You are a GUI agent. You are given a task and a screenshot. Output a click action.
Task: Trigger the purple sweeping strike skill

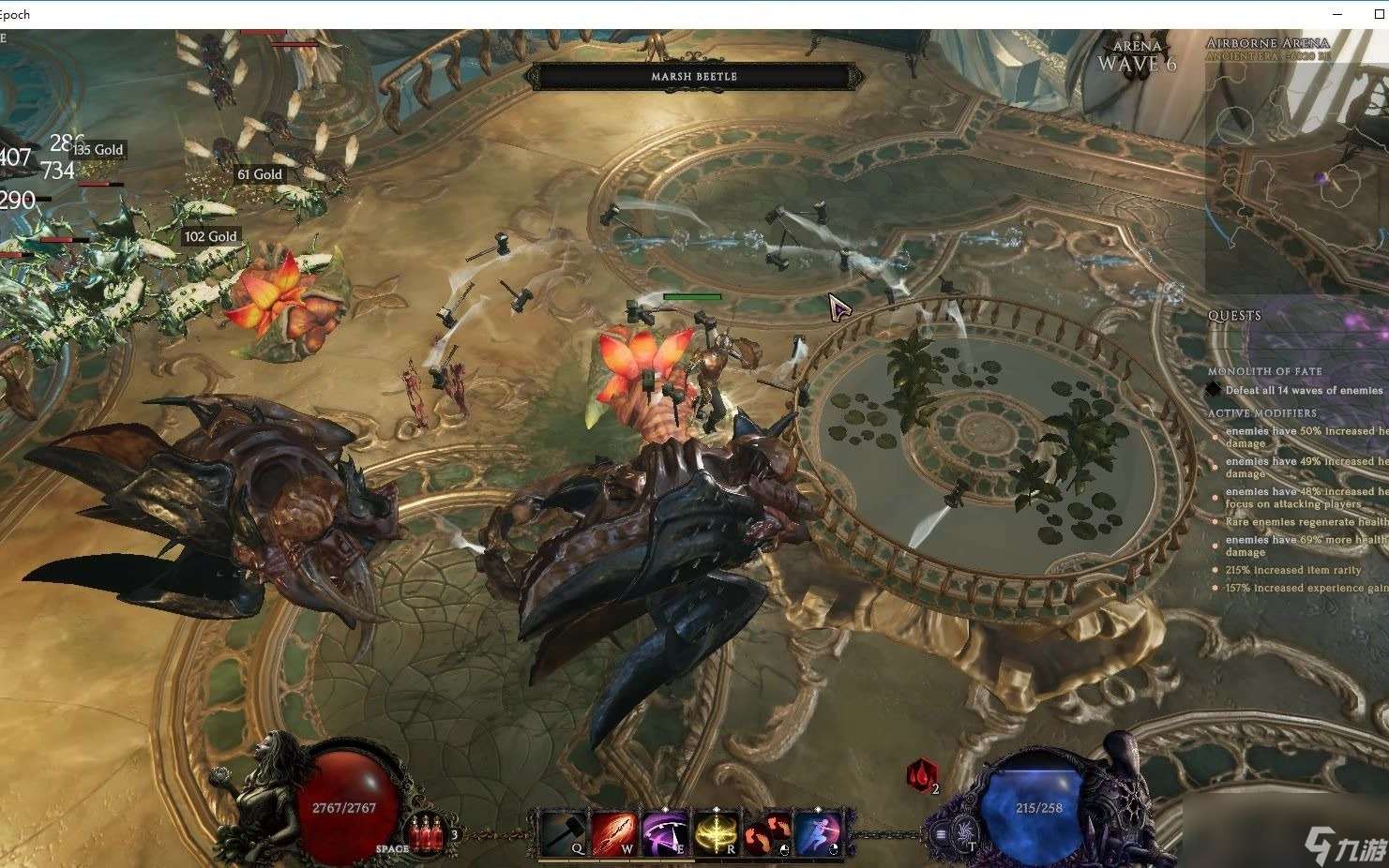[x=665, y=832]
